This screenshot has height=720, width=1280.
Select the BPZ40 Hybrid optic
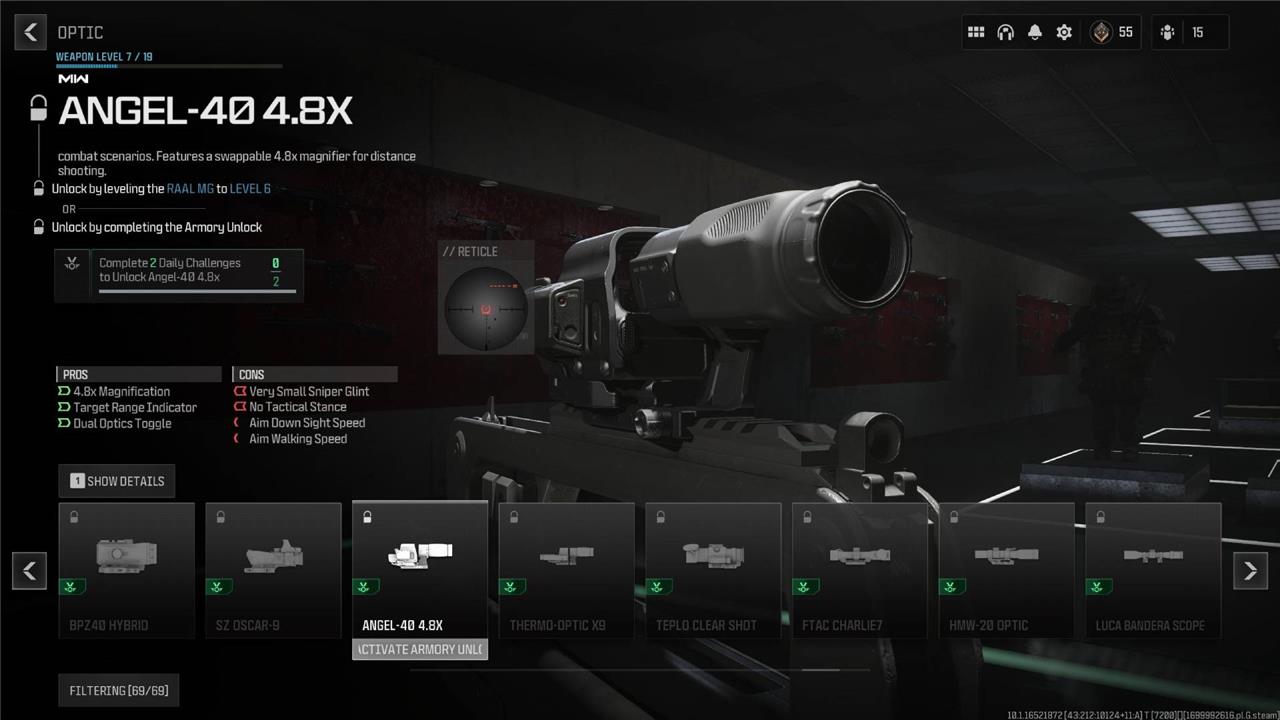click(x=127, y=569)
